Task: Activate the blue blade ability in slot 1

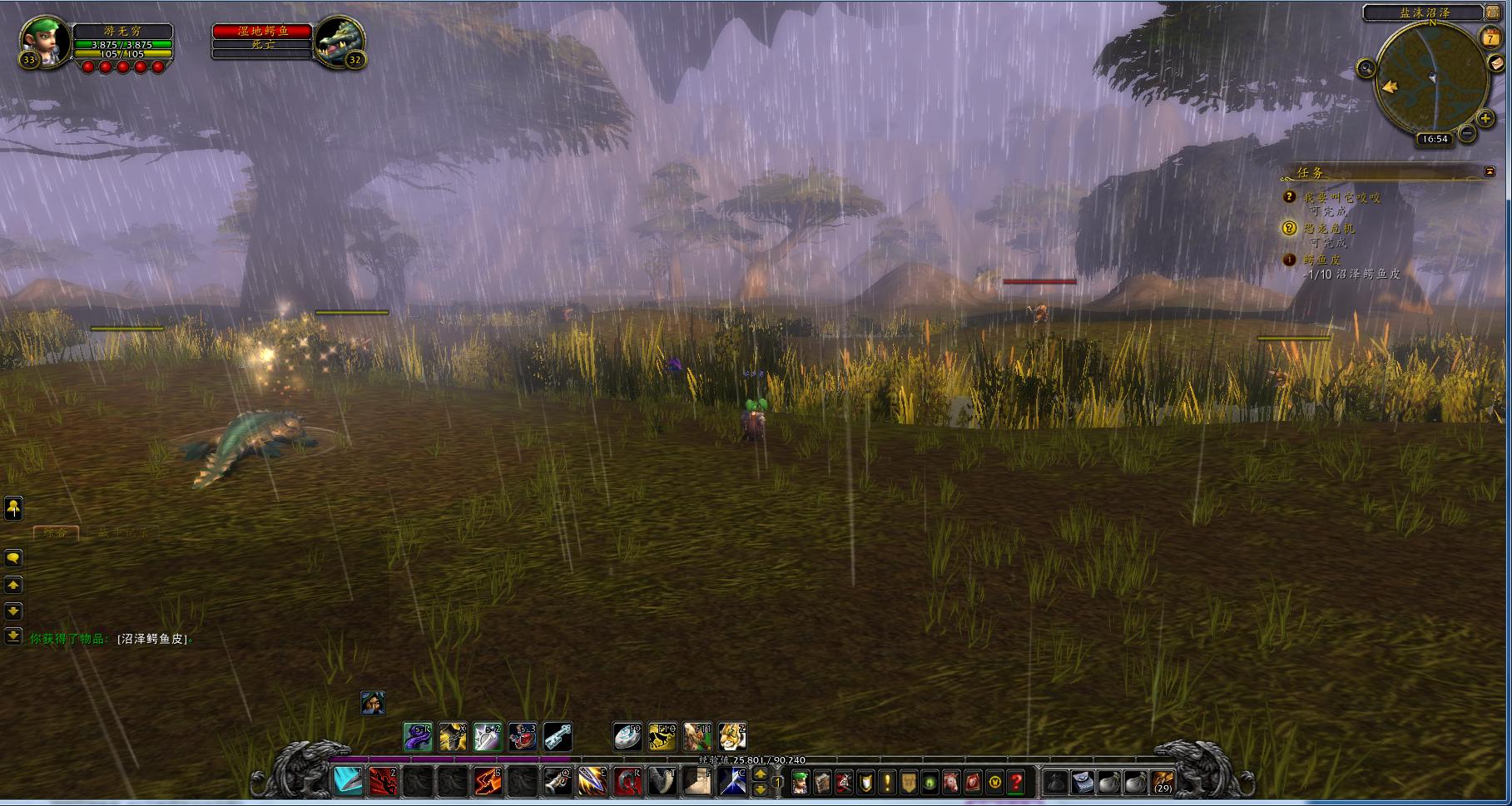Action: [x=348, y=781]
